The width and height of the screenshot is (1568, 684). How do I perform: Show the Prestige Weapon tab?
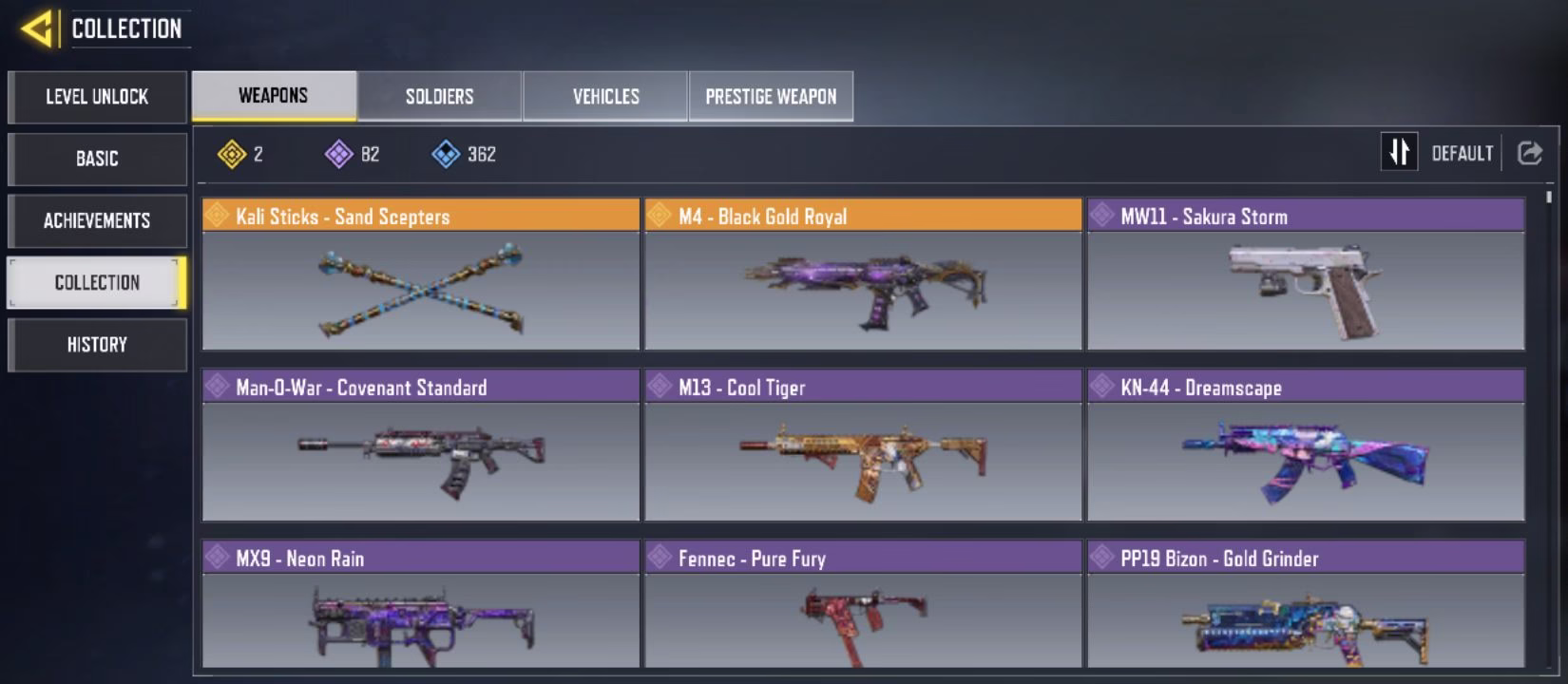771,96
